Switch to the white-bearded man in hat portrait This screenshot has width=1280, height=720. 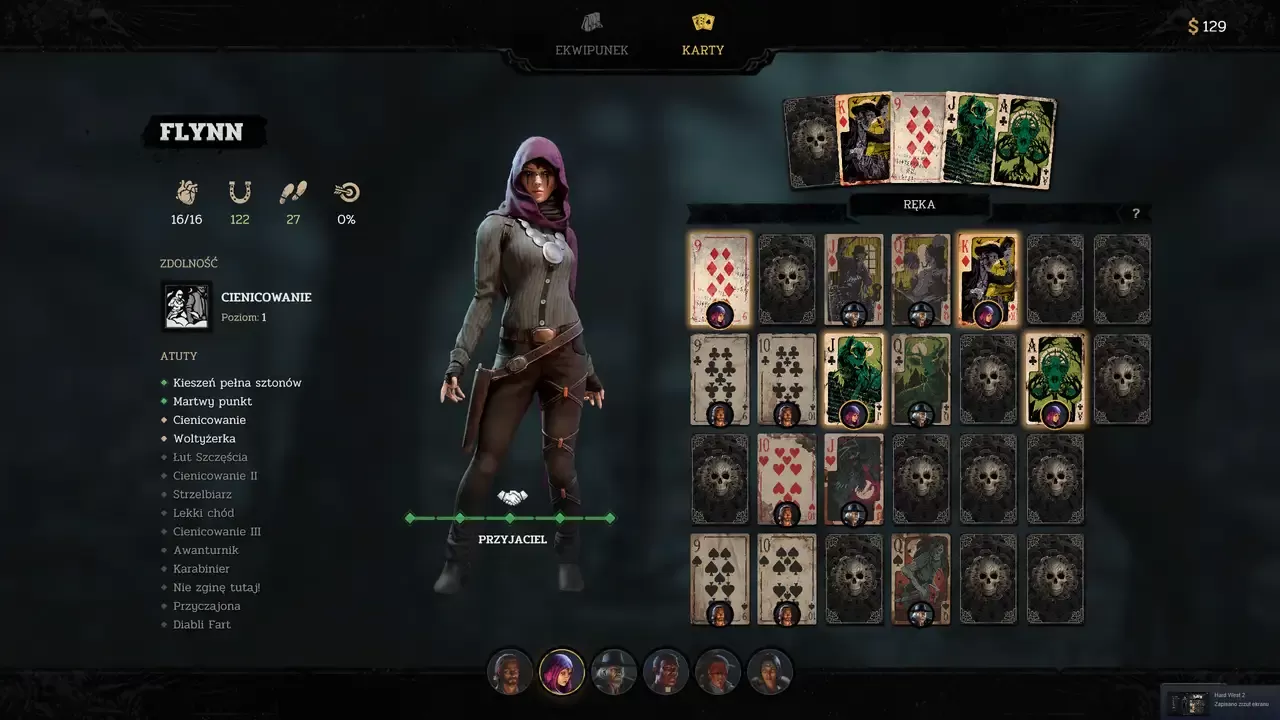pos(614,672)
